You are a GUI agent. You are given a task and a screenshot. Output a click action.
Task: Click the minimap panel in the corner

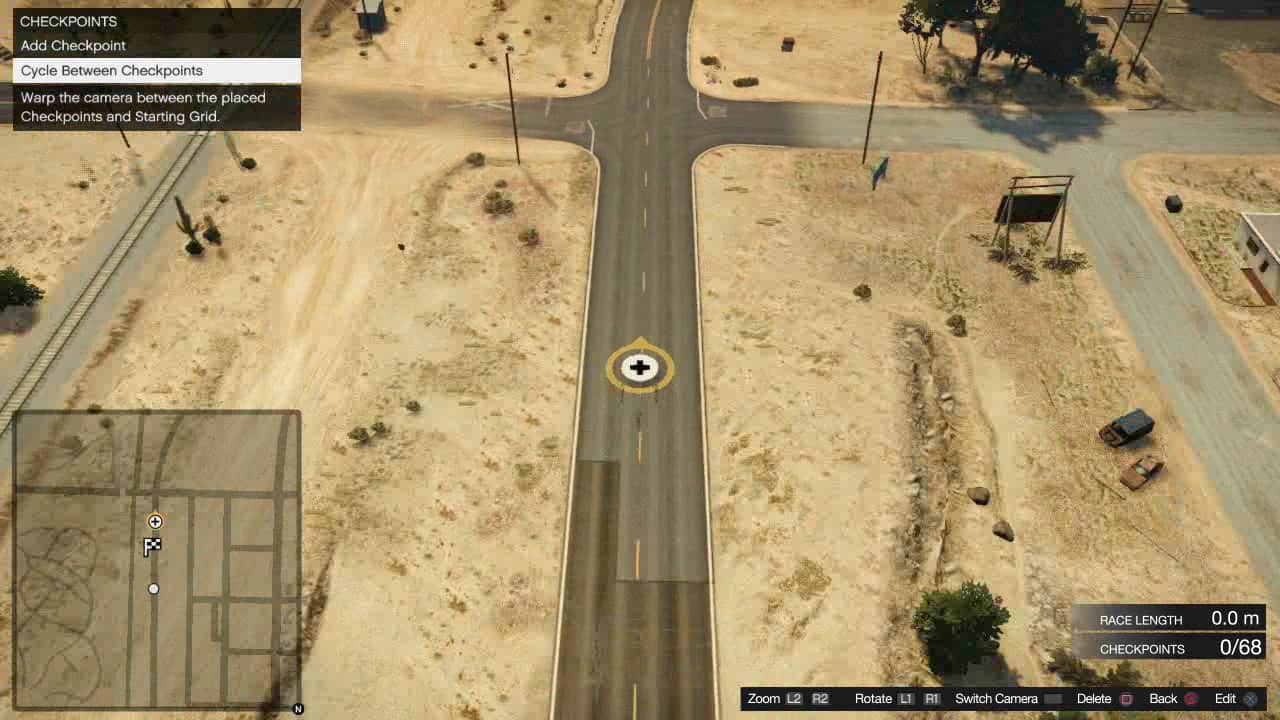tap(157, 560)
